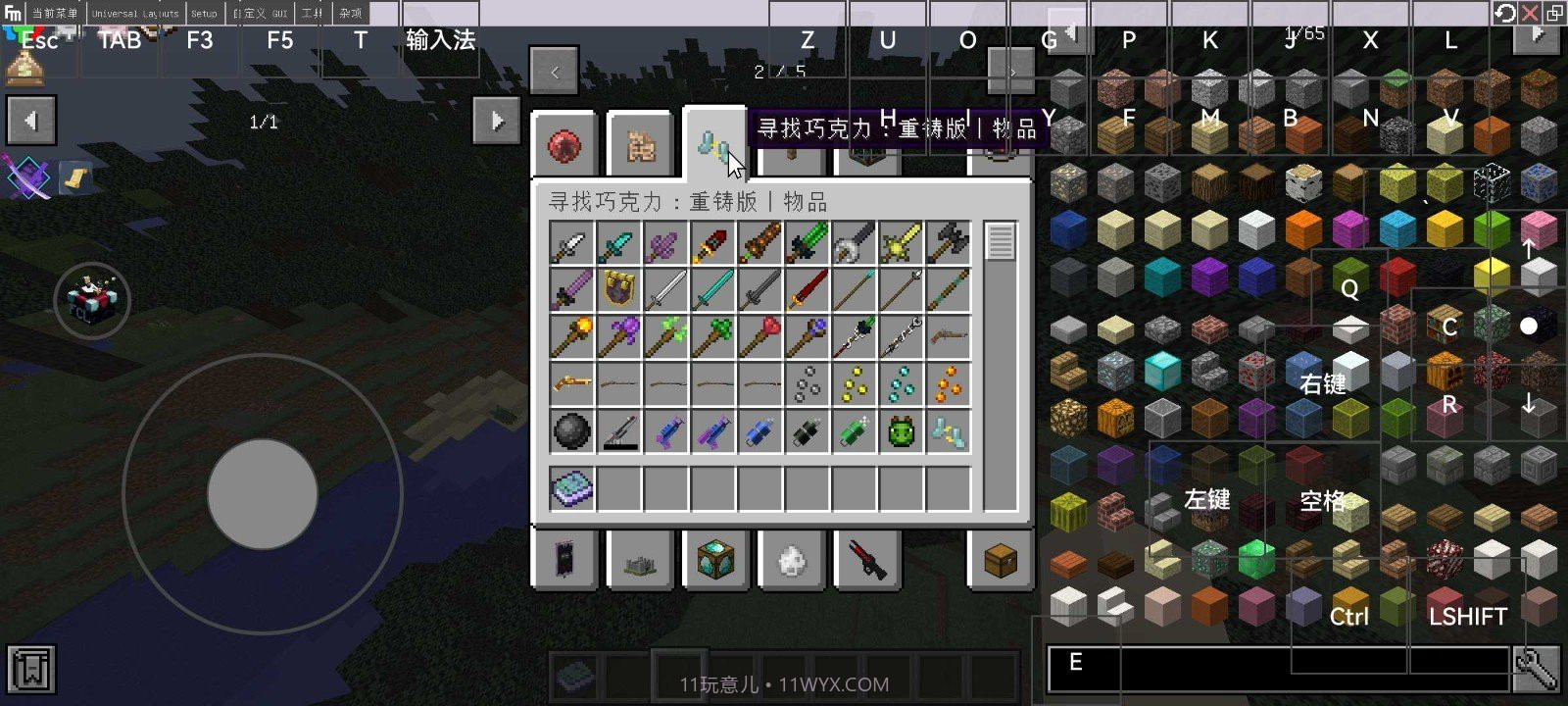Screen dimensions: 1568x706
Task: Select the red orb creative tab
Action: pos(564,146)
